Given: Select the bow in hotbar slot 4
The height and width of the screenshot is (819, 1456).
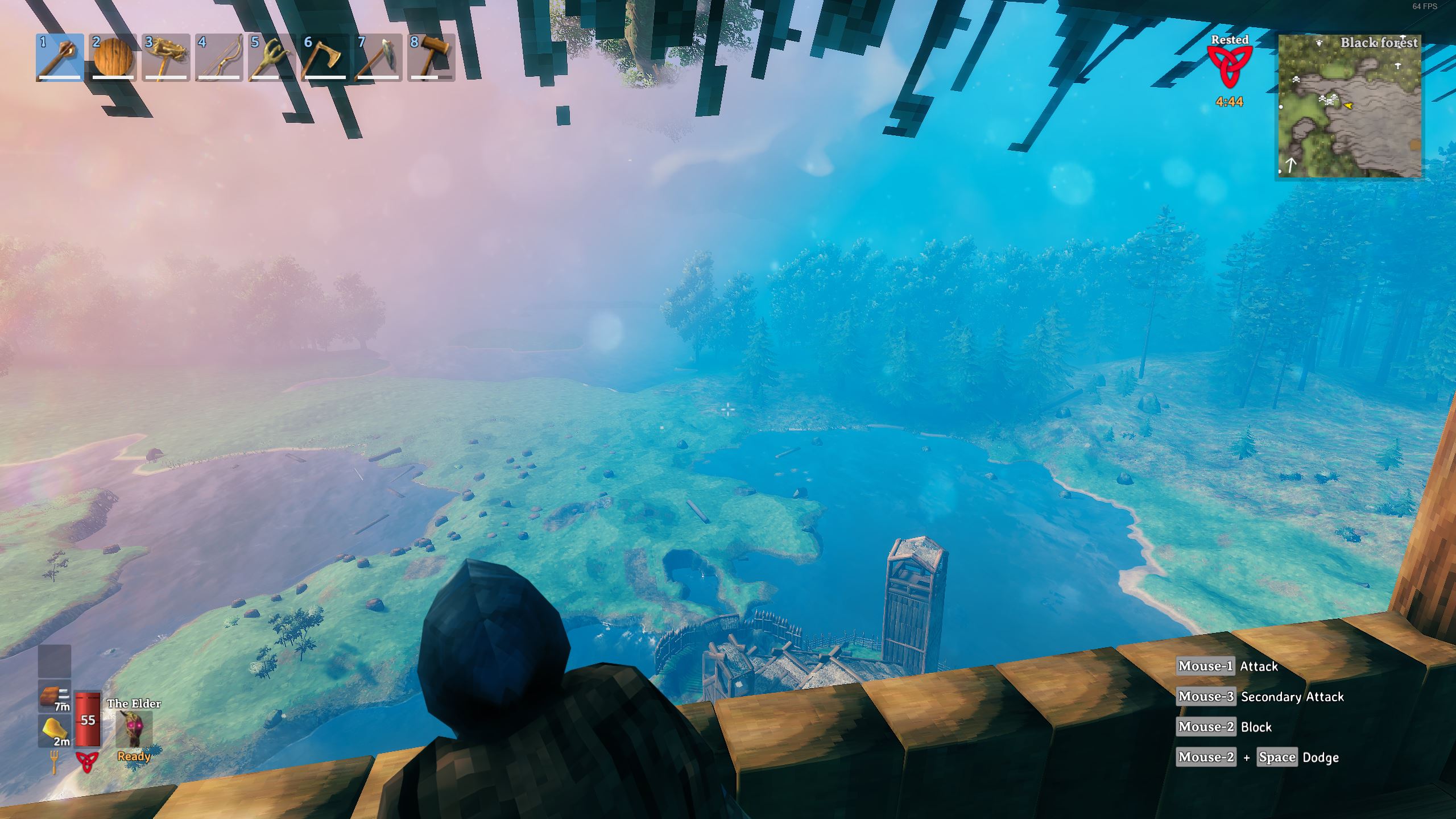Looking at the screenshot, I should click(218, 57).
